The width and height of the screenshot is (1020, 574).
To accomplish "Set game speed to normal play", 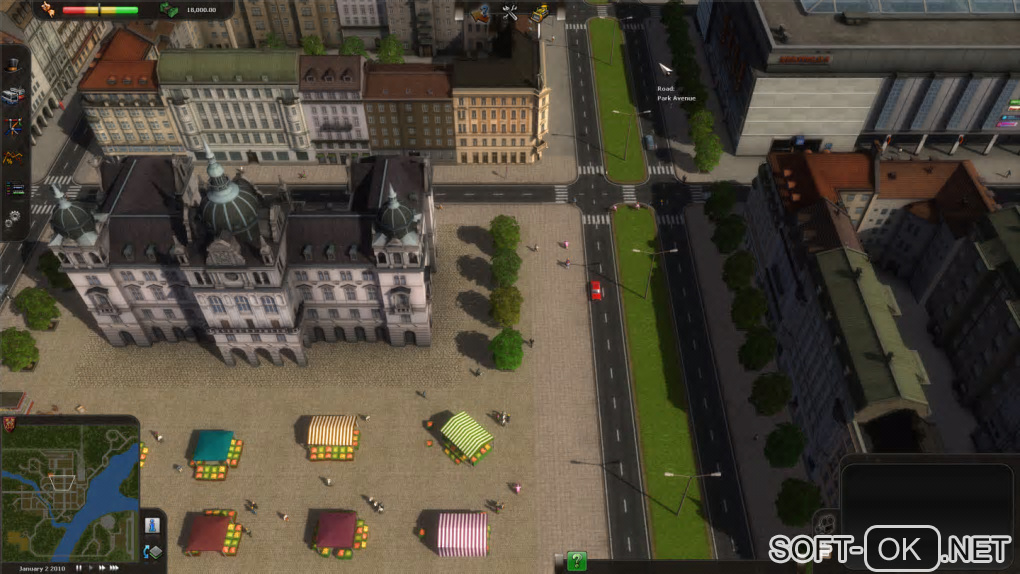I will point(91,568).
